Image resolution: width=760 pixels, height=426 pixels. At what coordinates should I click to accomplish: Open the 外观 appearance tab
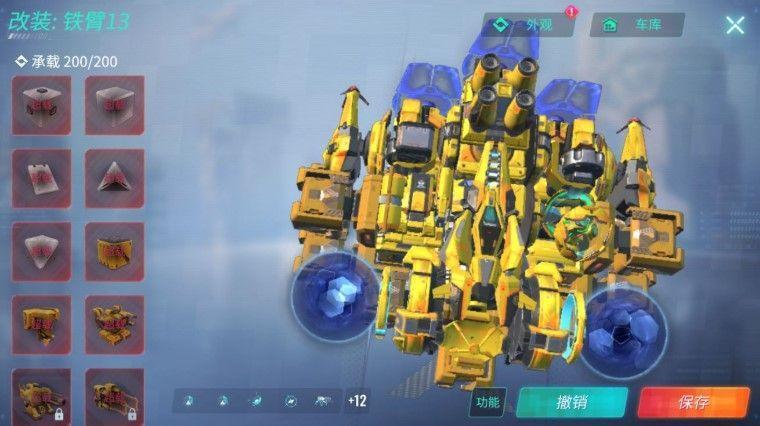click(x=529, y=25)
